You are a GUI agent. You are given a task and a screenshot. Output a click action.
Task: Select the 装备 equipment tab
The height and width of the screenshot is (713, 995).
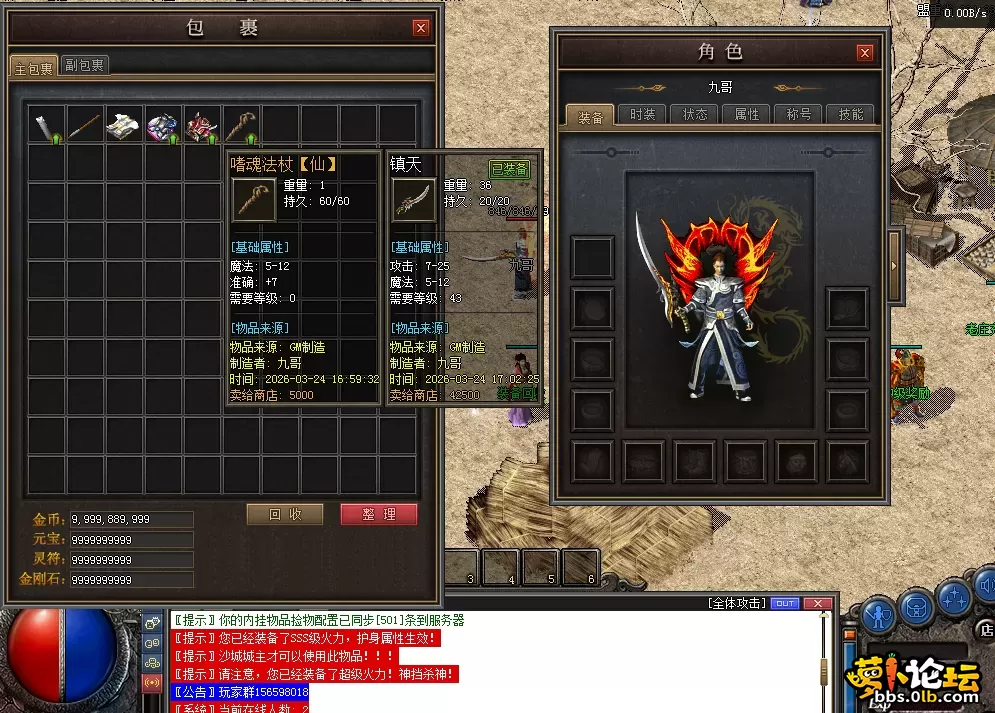590,116
